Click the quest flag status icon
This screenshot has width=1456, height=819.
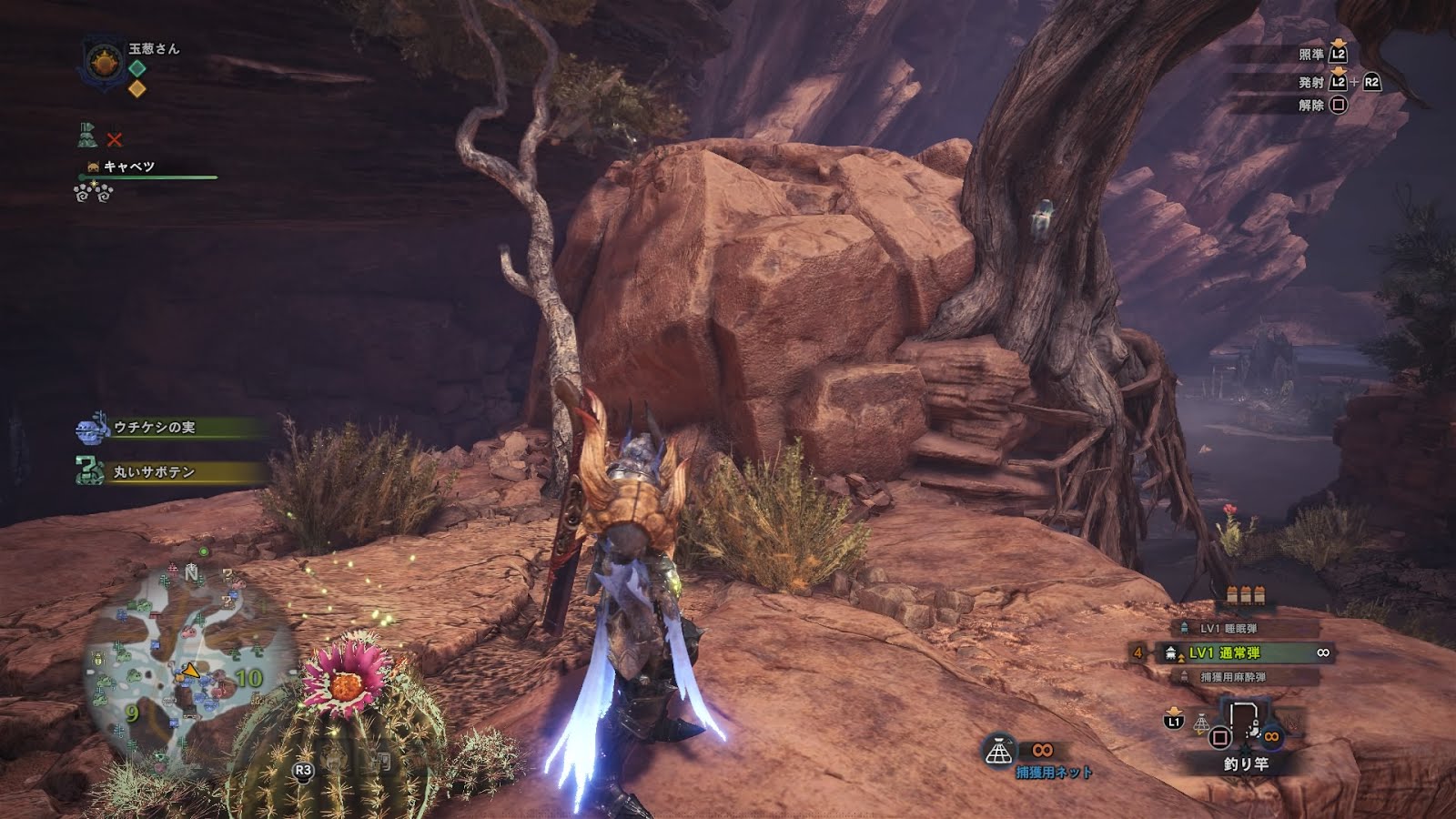pyautogui.click(x=87, y=136)
